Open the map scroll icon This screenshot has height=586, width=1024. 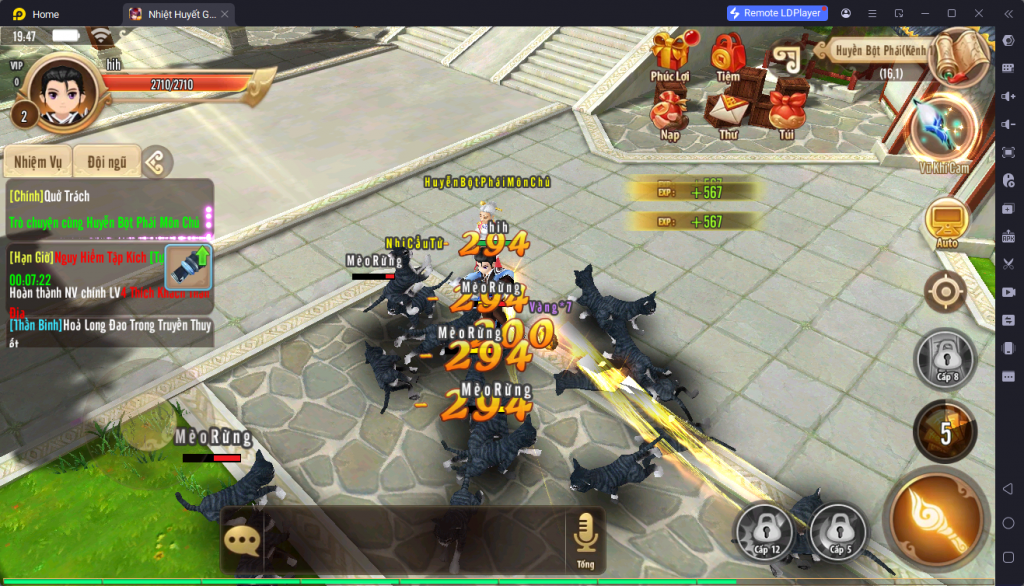click(958, 56)
